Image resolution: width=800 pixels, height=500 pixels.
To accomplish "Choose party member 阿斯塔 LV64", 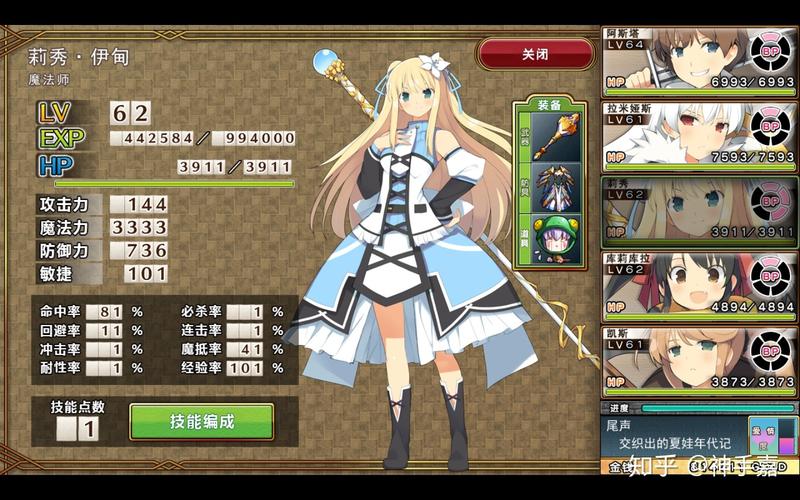I will pyautogui.click(x=699, y=60).
